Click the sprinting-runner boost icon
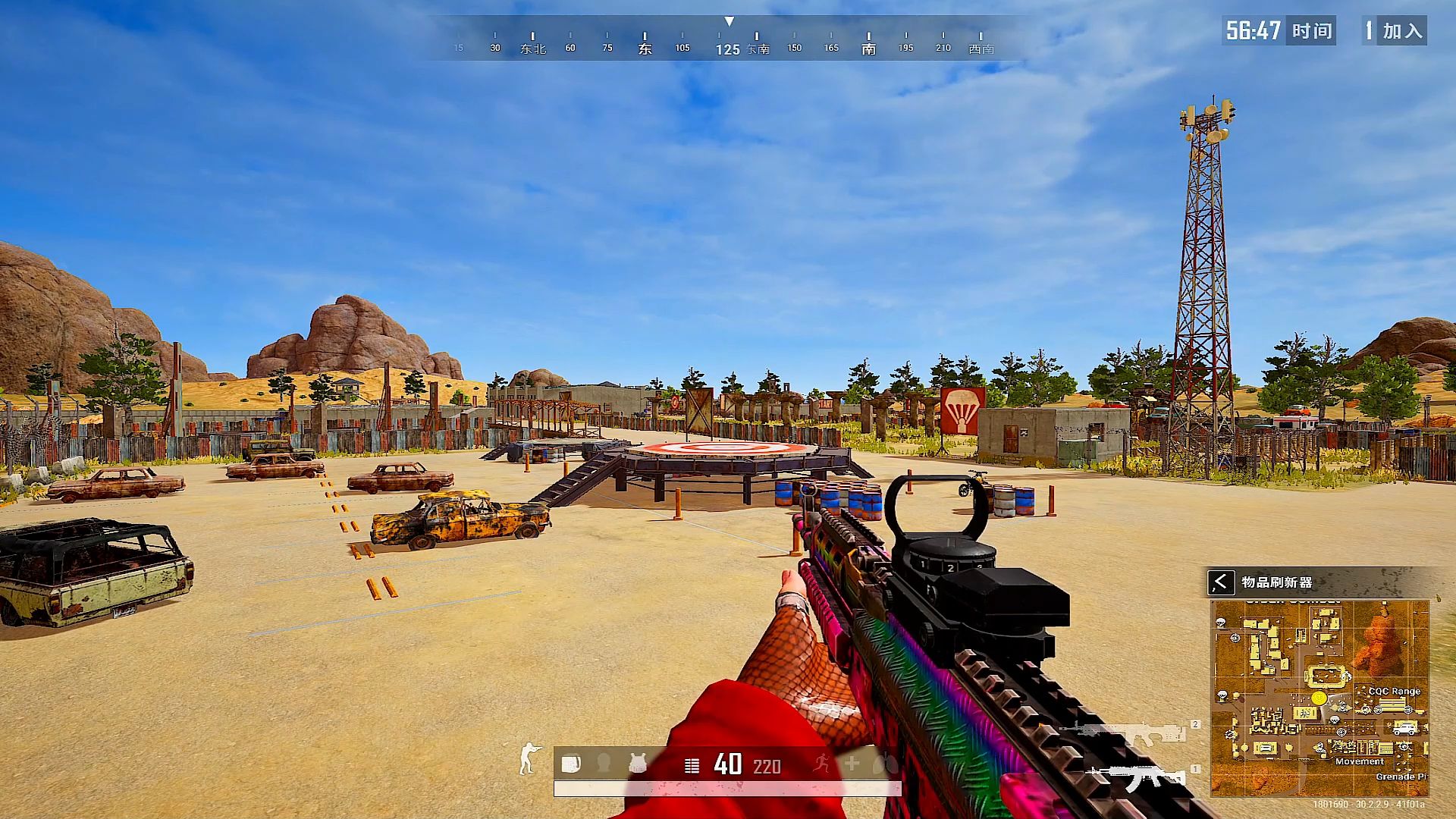The width and height of the screenshot is (1456, 819). pos(821,763)
